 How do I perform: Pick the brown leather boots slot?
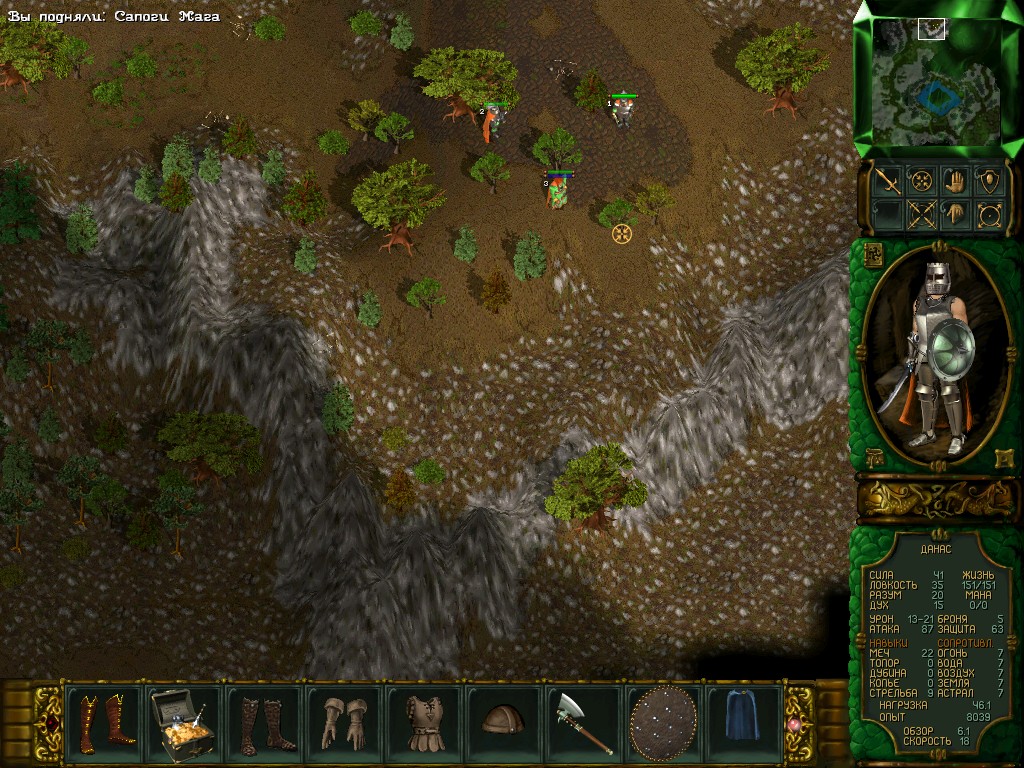(263, 722)
